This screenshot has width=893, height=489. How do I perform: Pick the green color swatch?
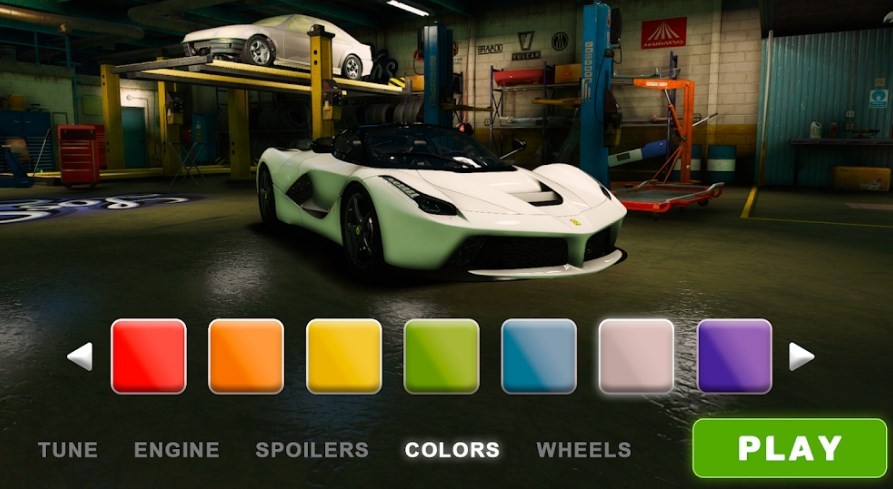[441, 356]
